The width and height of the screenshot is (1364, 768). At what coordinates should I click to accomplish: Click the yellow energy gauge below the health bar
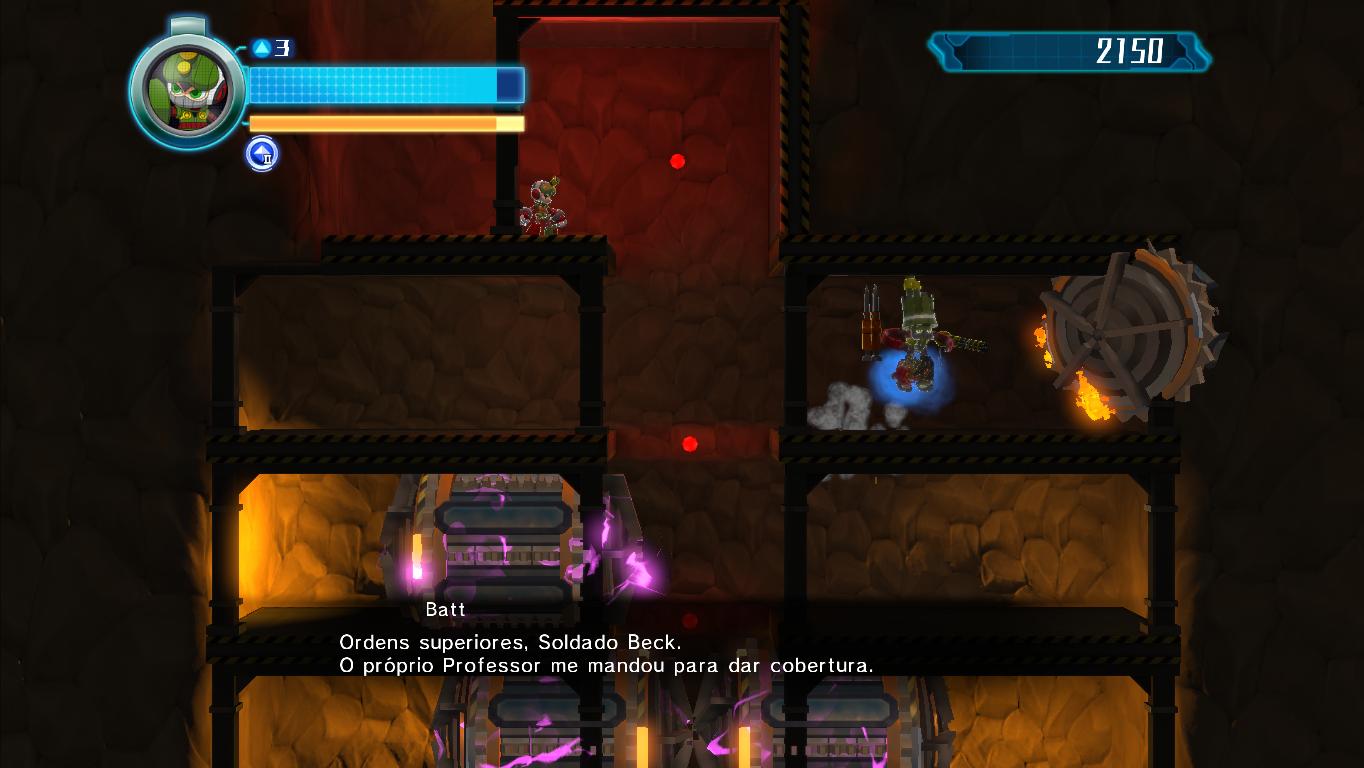point(383,122)
